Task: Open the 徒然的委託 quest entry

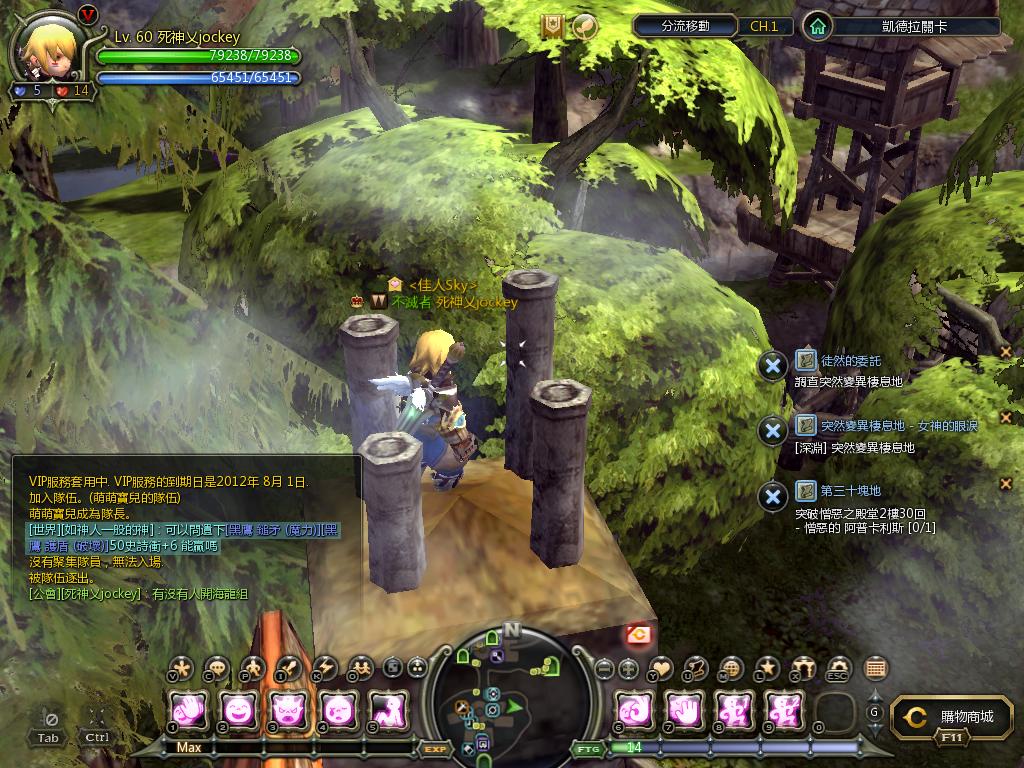Action: pyautogui.click(x=850, y=360)
